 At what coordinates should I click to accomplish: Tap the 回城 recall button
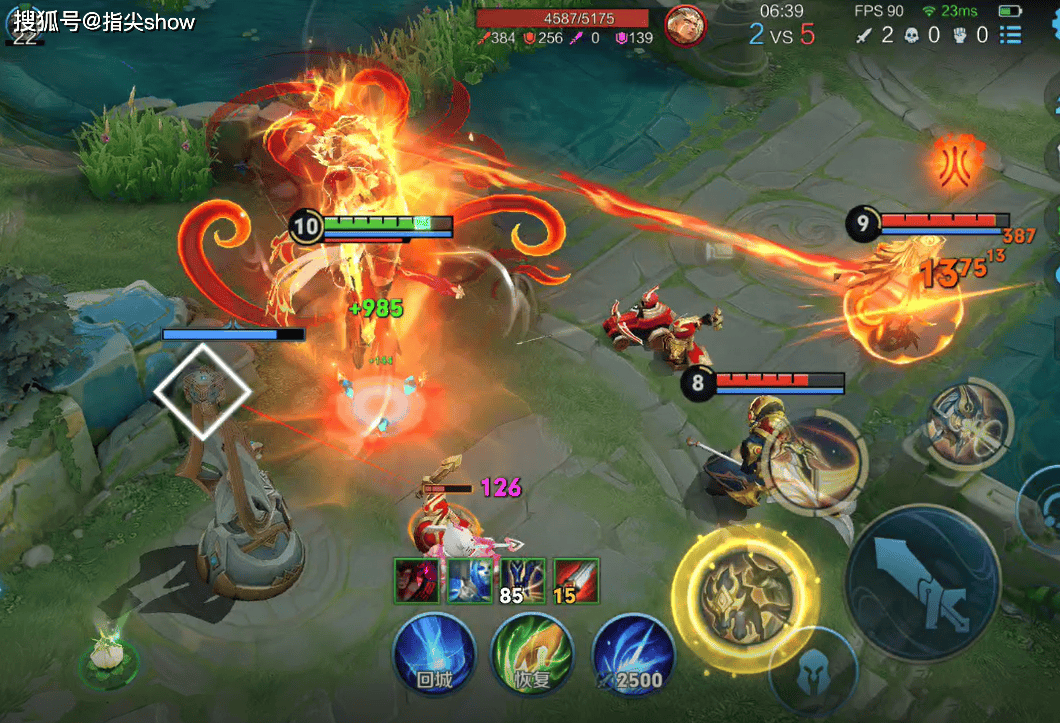point(434,655)
